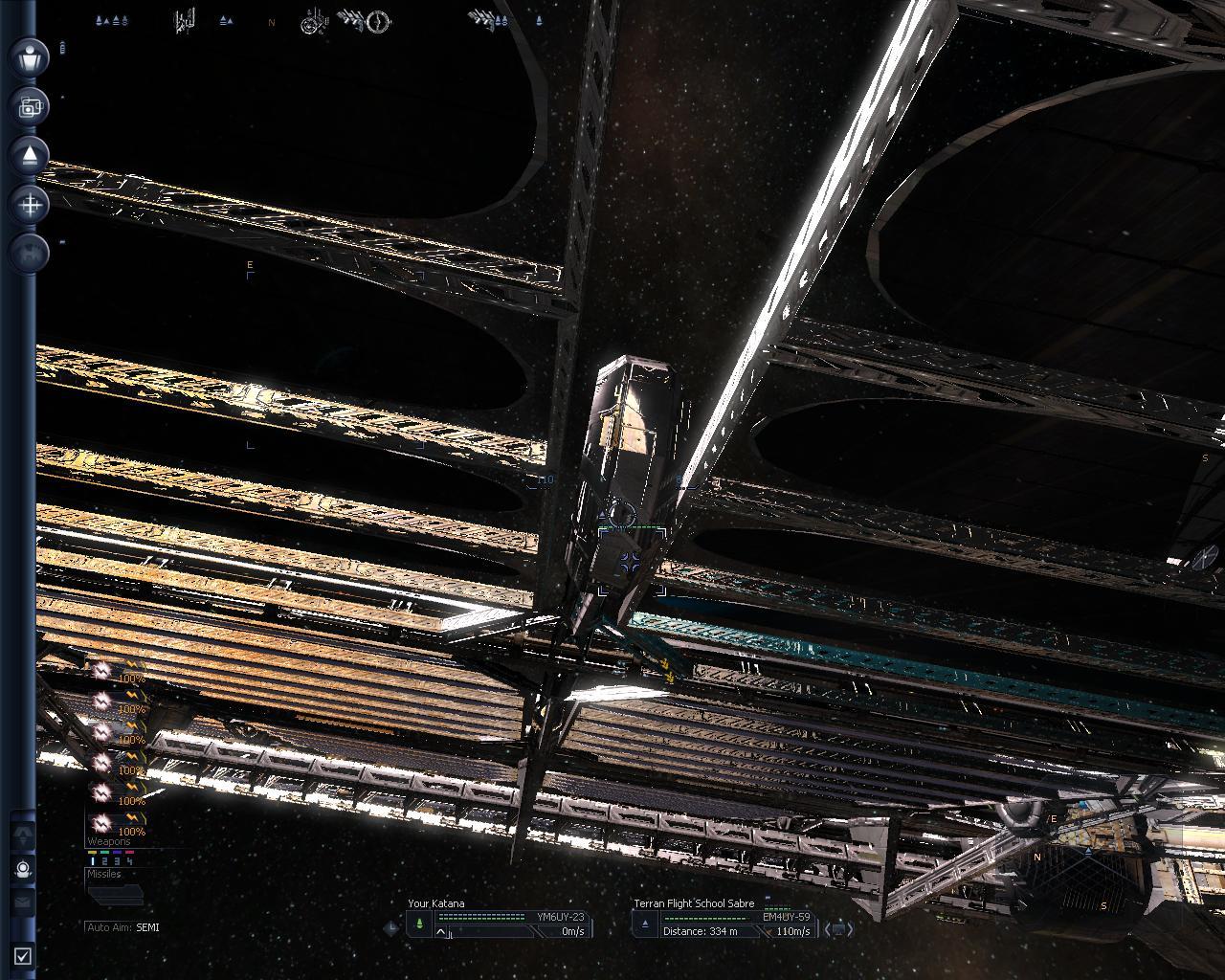Click the astronaut helmet sidebar icon
This screenshot has height=980, width=1225.
pyautogui.click(x=23, y=869)
